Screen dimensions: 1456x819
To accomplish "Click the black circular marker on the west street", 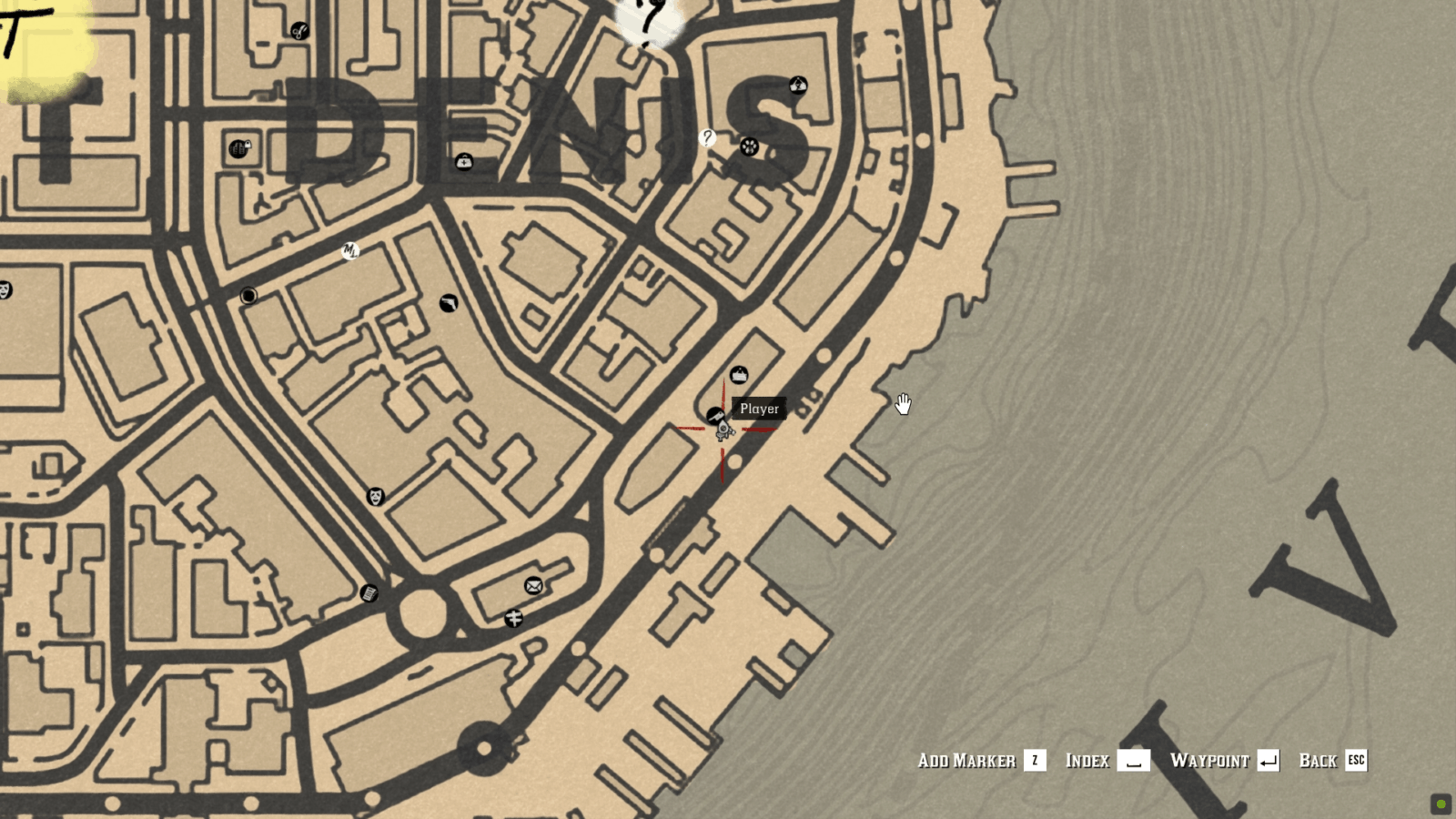I will click(248, 293).
